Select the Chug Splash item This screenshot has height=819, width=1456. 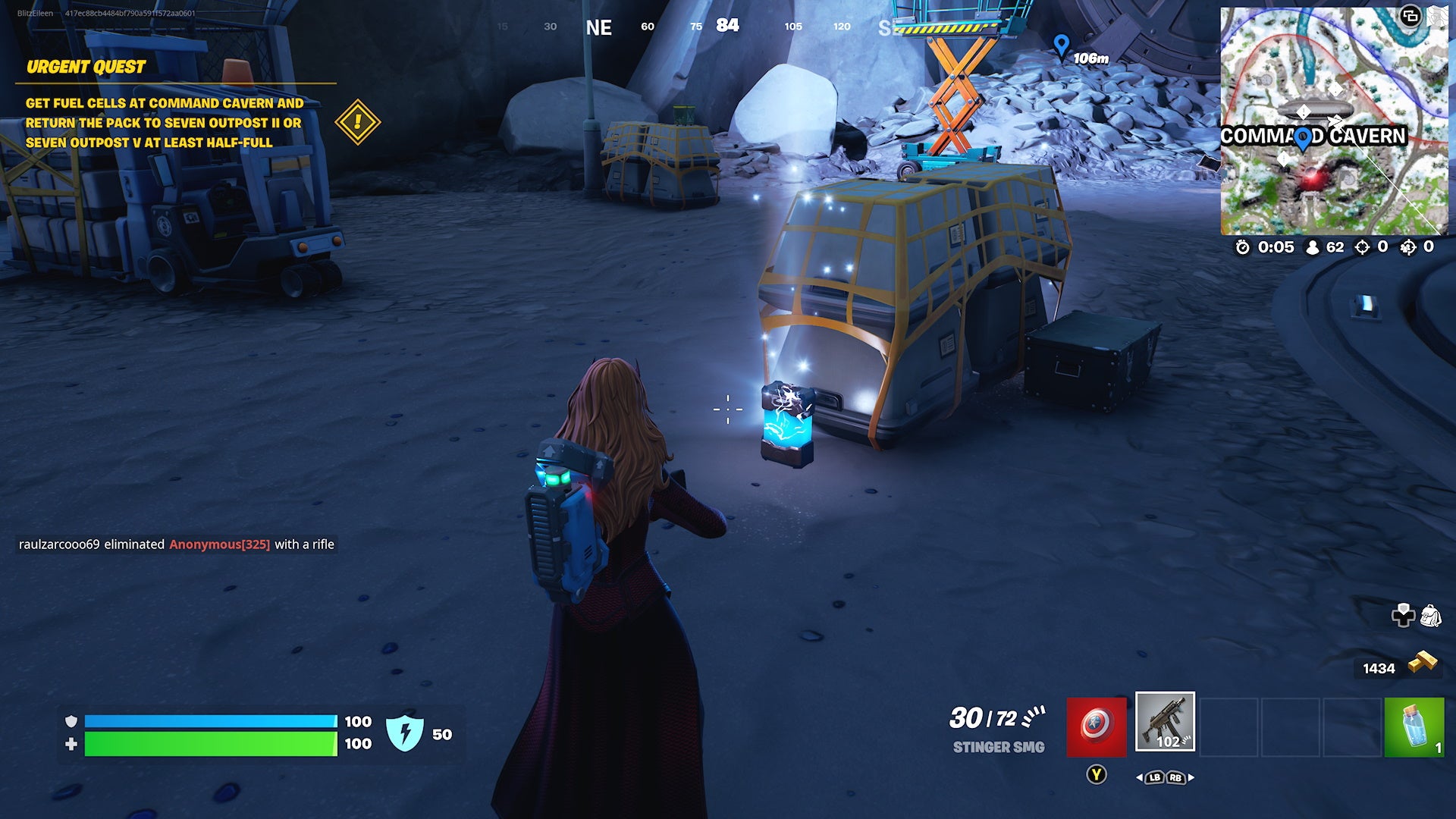(x=1414, y=725)
